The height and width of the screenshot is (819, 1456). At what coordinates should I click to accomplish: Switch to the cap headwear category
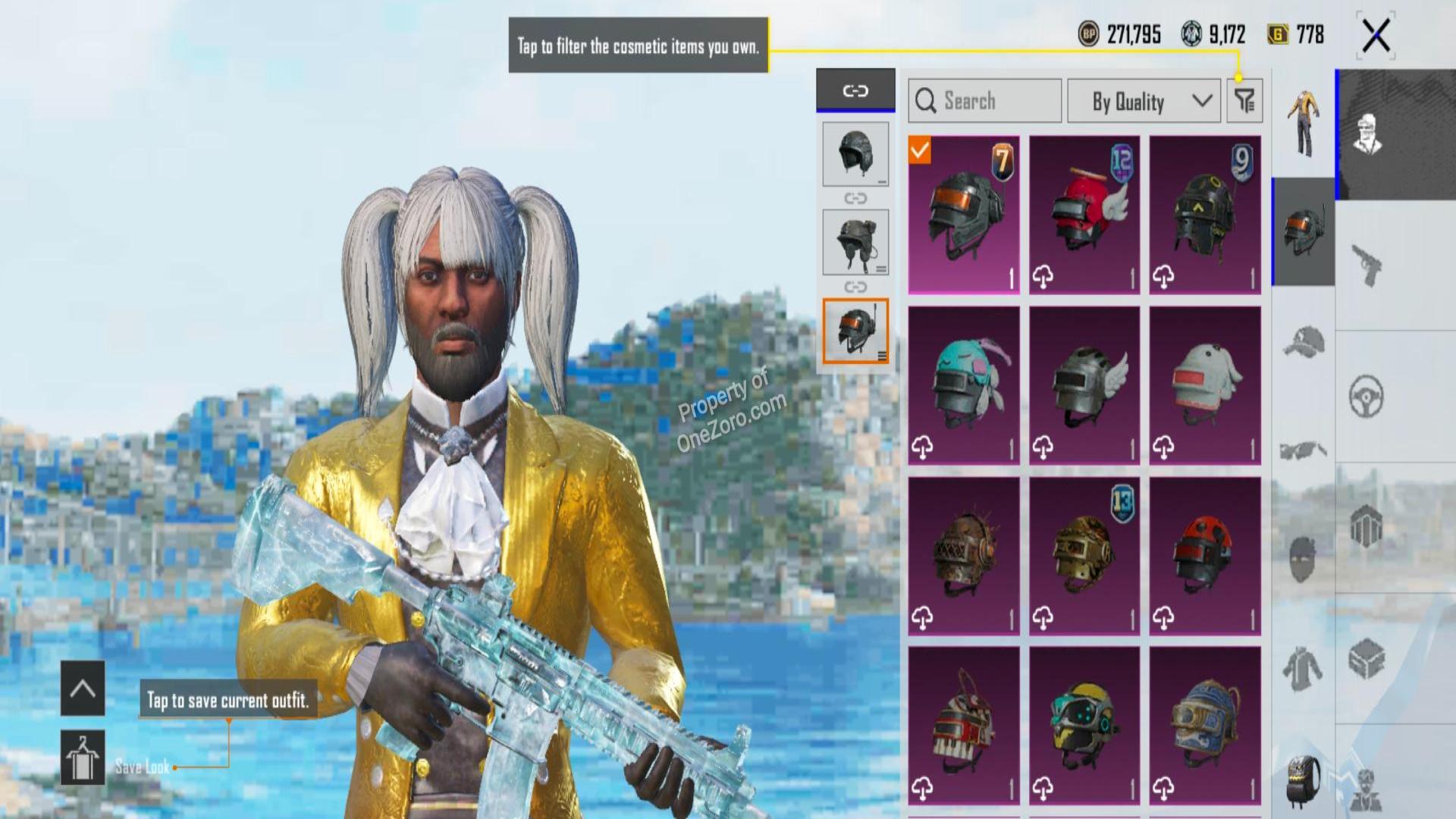coord(1303,341)
